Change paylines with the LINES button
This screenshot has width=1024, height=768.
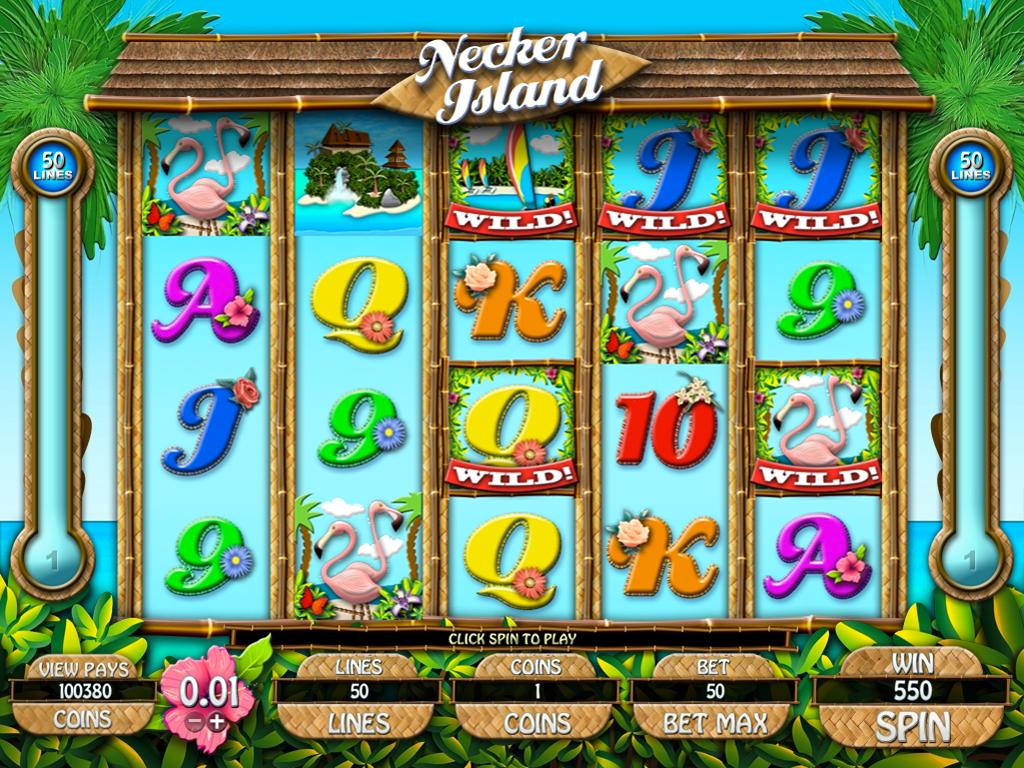coord(359,723)
